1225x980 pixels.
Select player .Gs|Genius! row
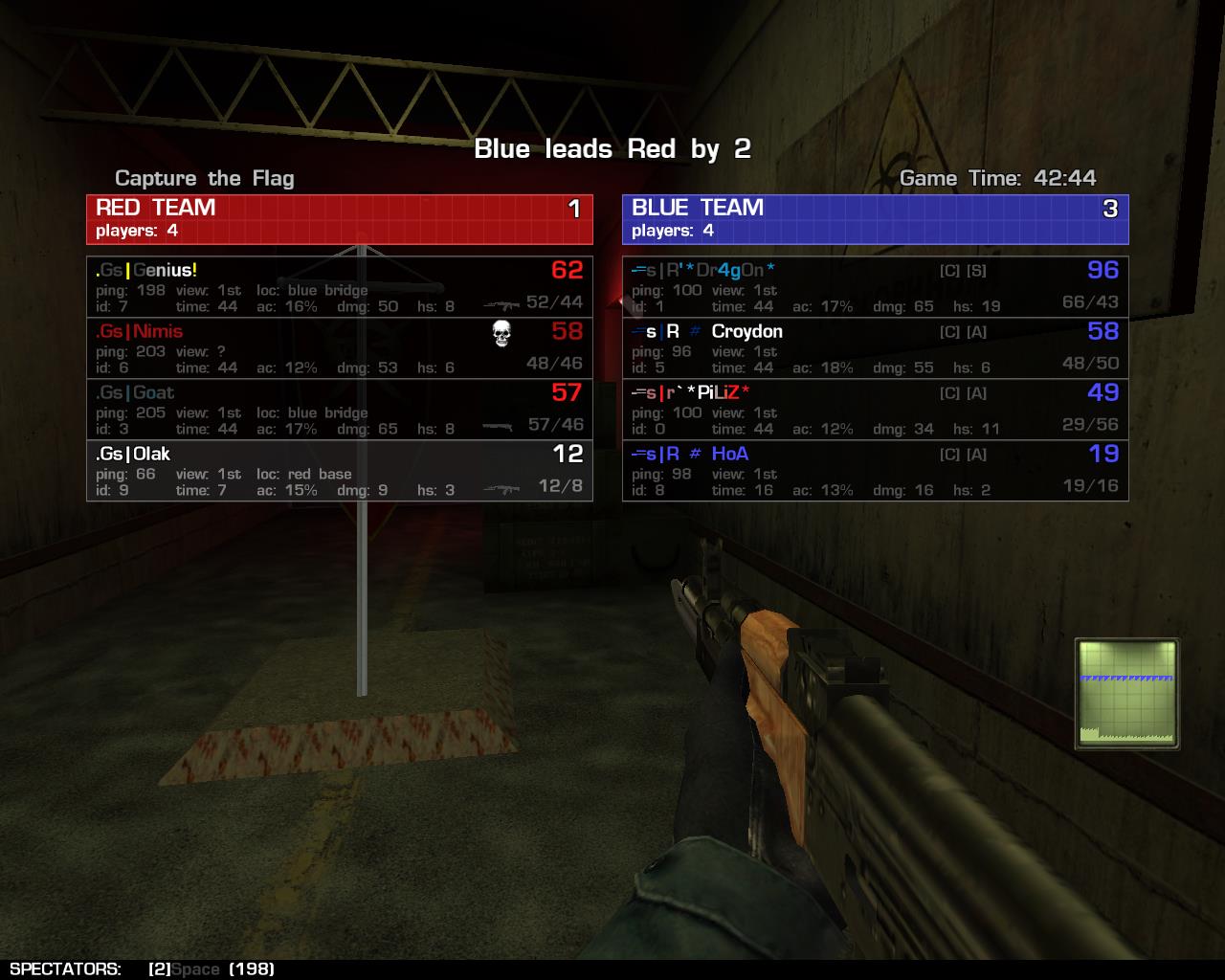339,287
